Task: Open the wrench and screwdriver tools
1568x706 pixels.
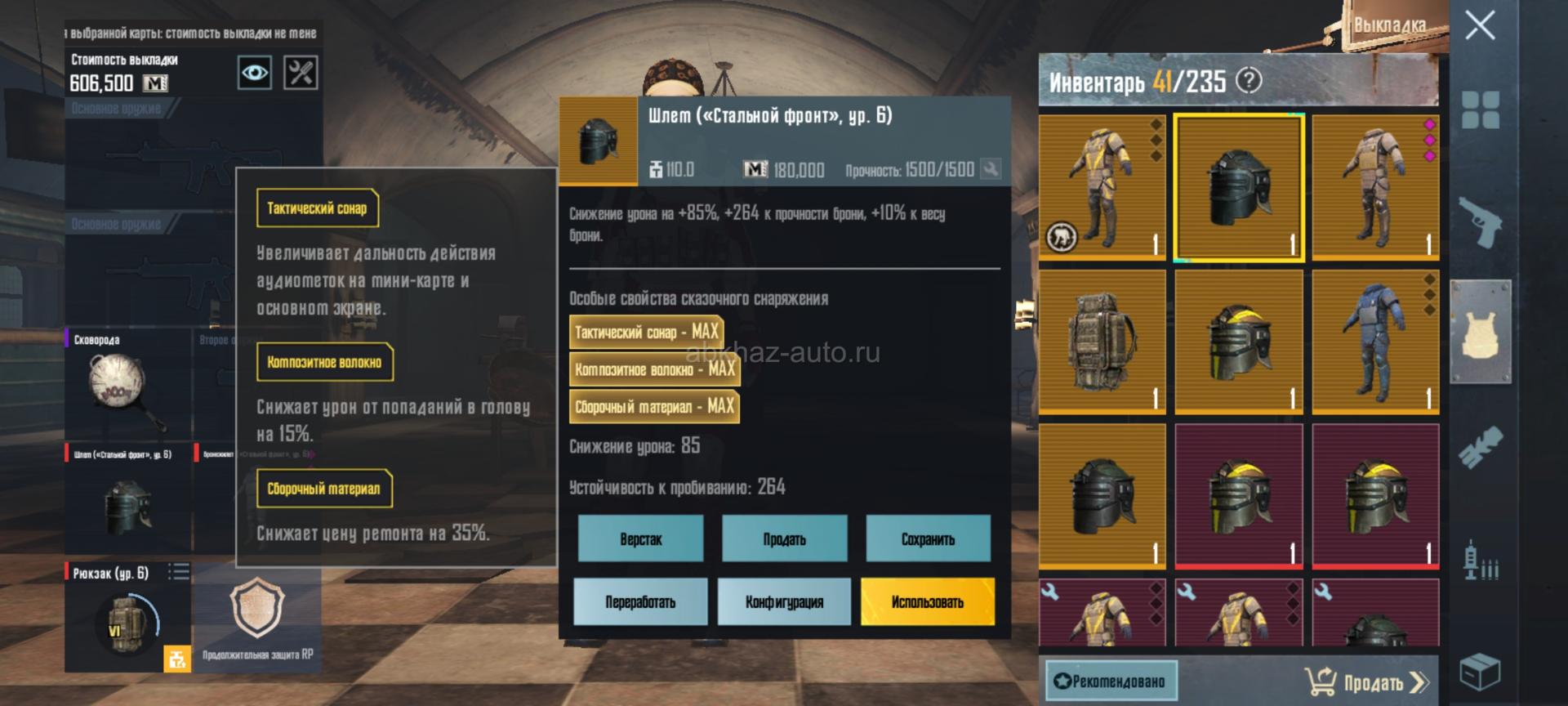Action: [x=301, y=73]
